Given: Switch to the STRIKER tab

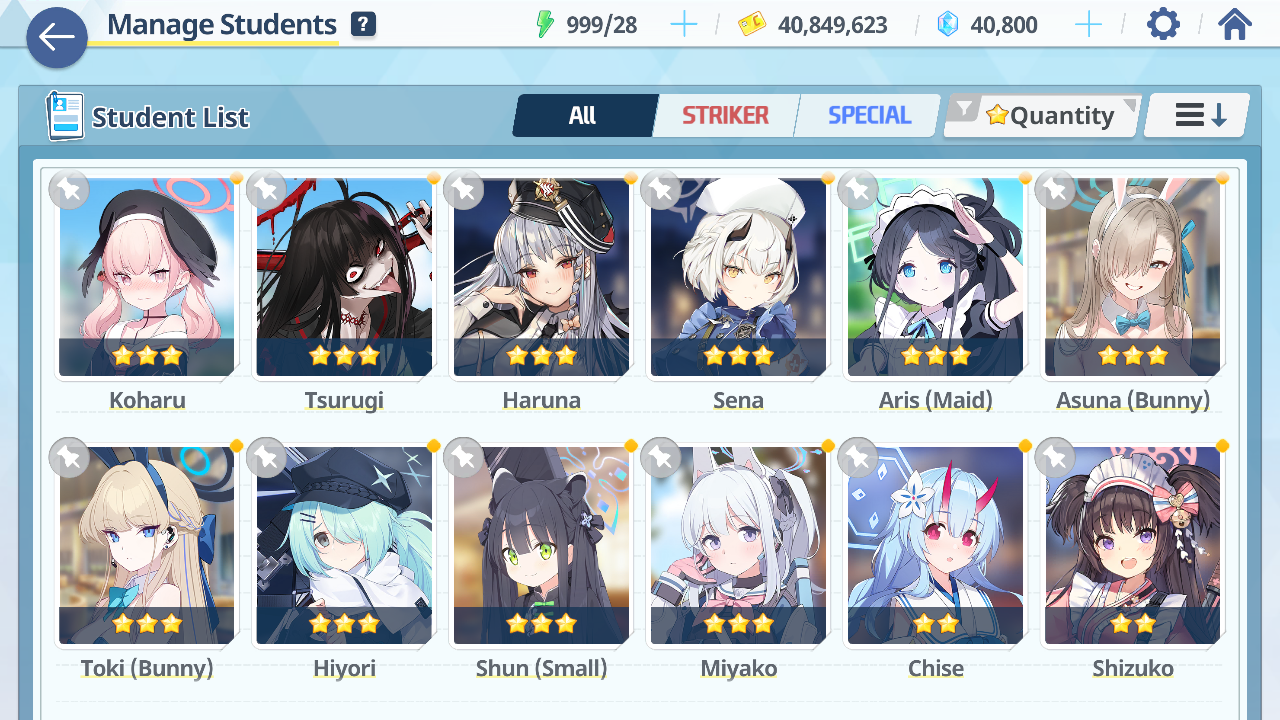Looking at the screenshot, I should 726,115.
